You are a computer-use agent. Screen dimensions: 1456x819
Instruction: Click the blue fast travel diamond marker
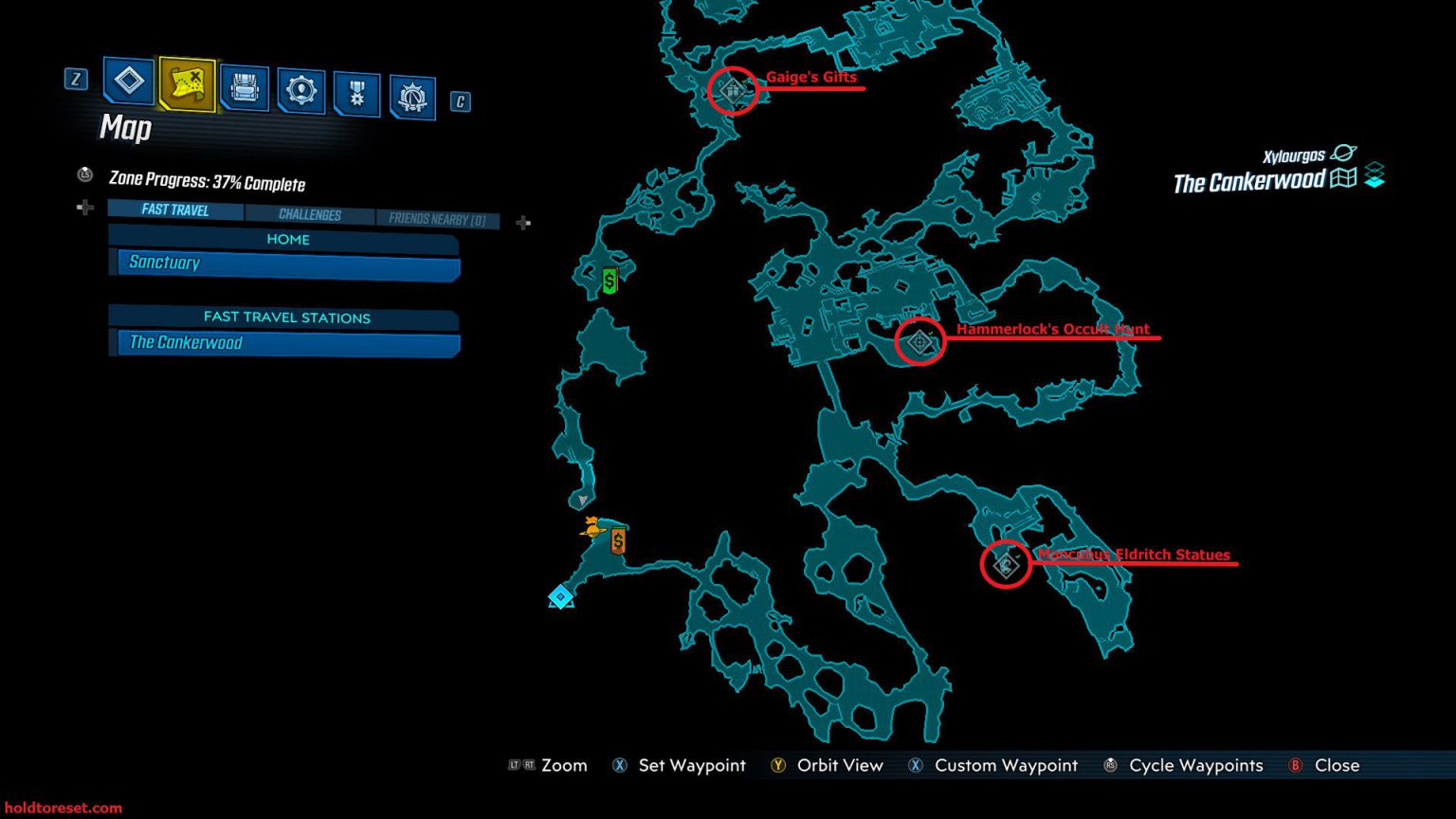(x=561, y=597)
